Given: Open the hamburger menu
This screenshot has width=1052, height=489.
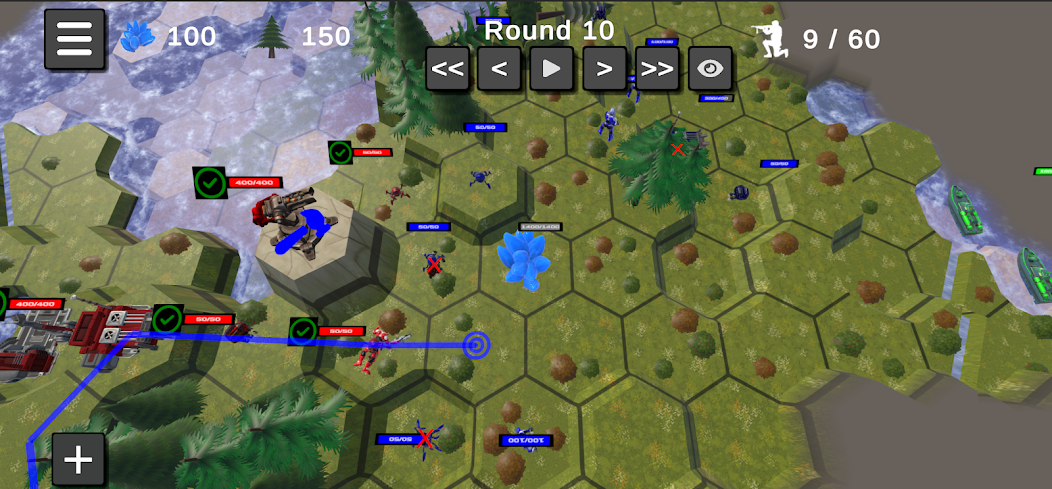Looking at the screenshot, I should coord(74,39).
